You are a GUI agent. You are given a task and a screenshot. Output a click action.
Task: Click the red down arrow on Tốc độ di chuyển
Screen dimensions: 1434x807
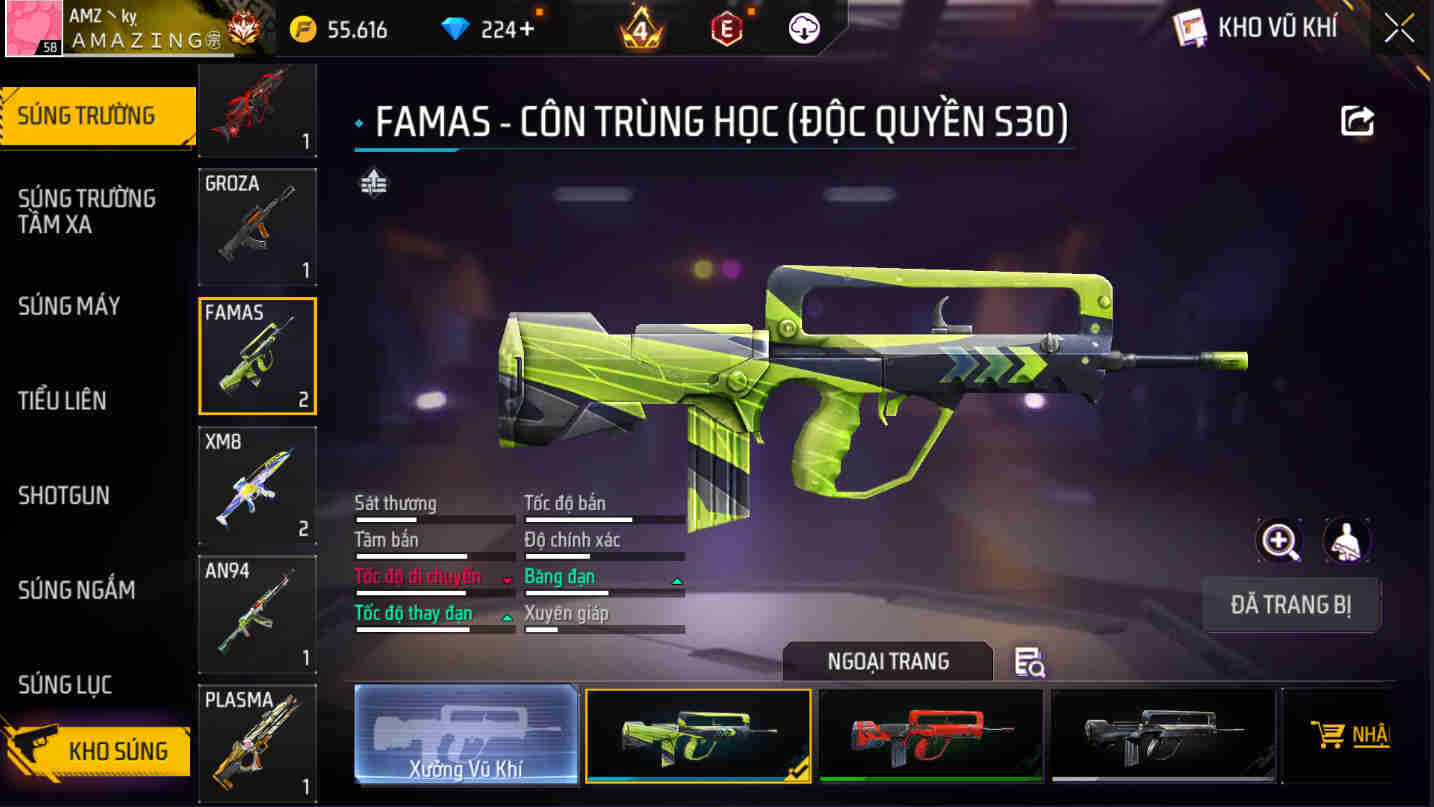(x=507, y=578)
